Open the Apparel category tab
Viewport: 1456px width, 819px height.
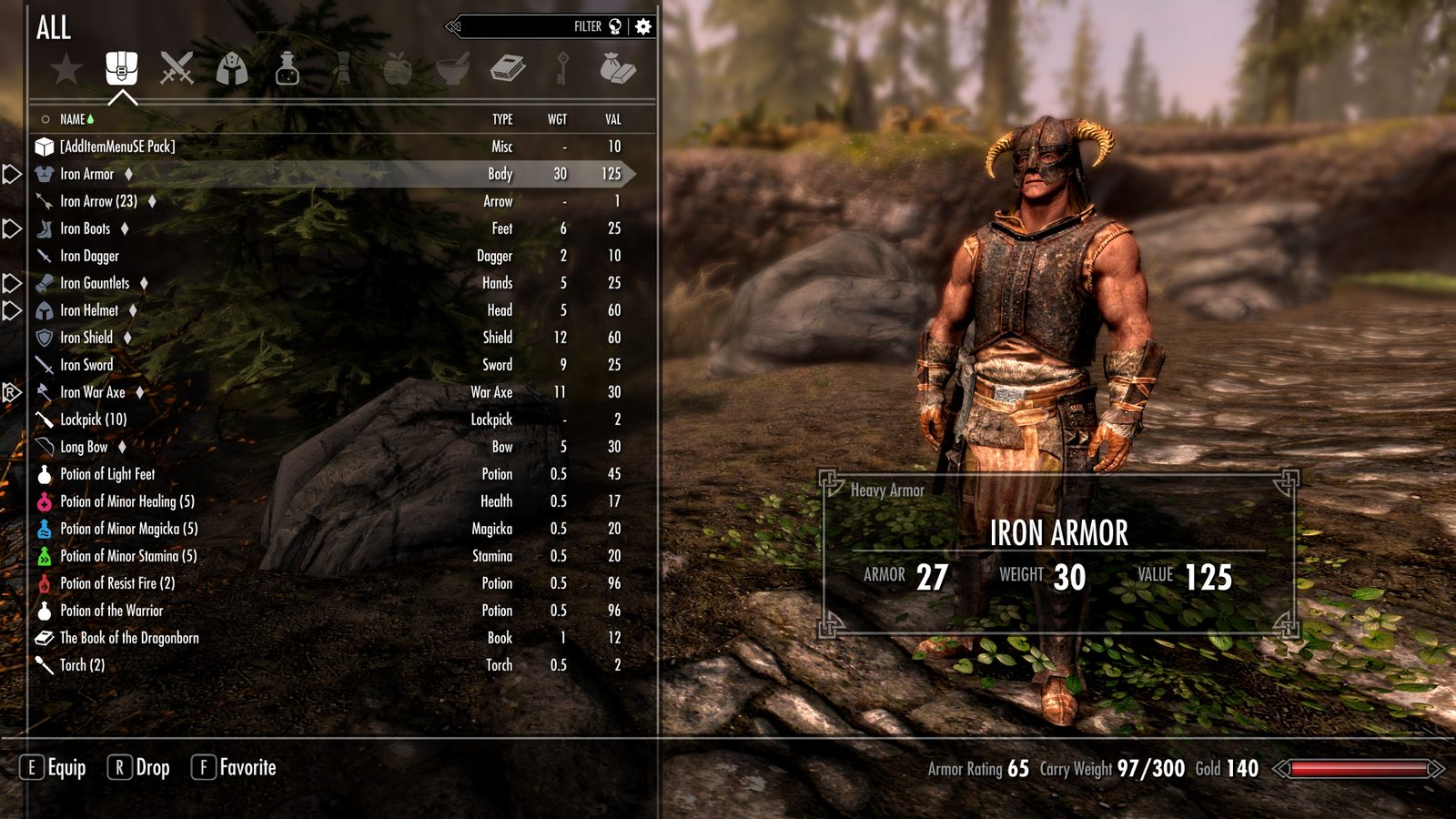[232, 68]
